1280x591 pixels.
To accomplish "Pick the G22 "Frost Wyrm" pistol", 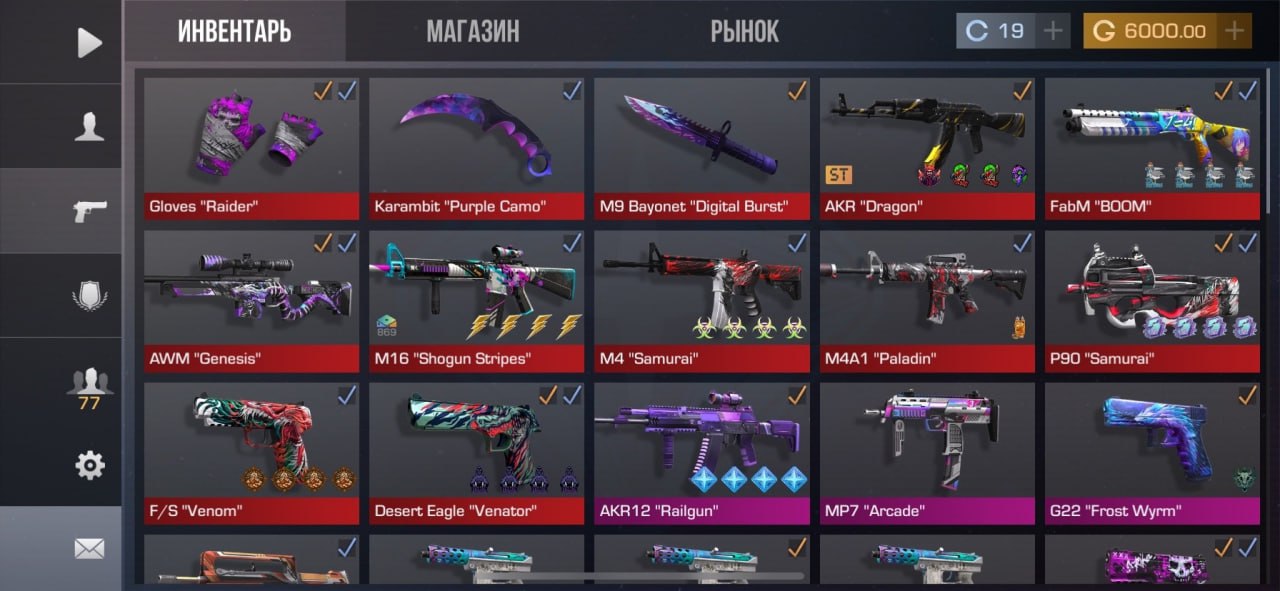I will 1152,450.
